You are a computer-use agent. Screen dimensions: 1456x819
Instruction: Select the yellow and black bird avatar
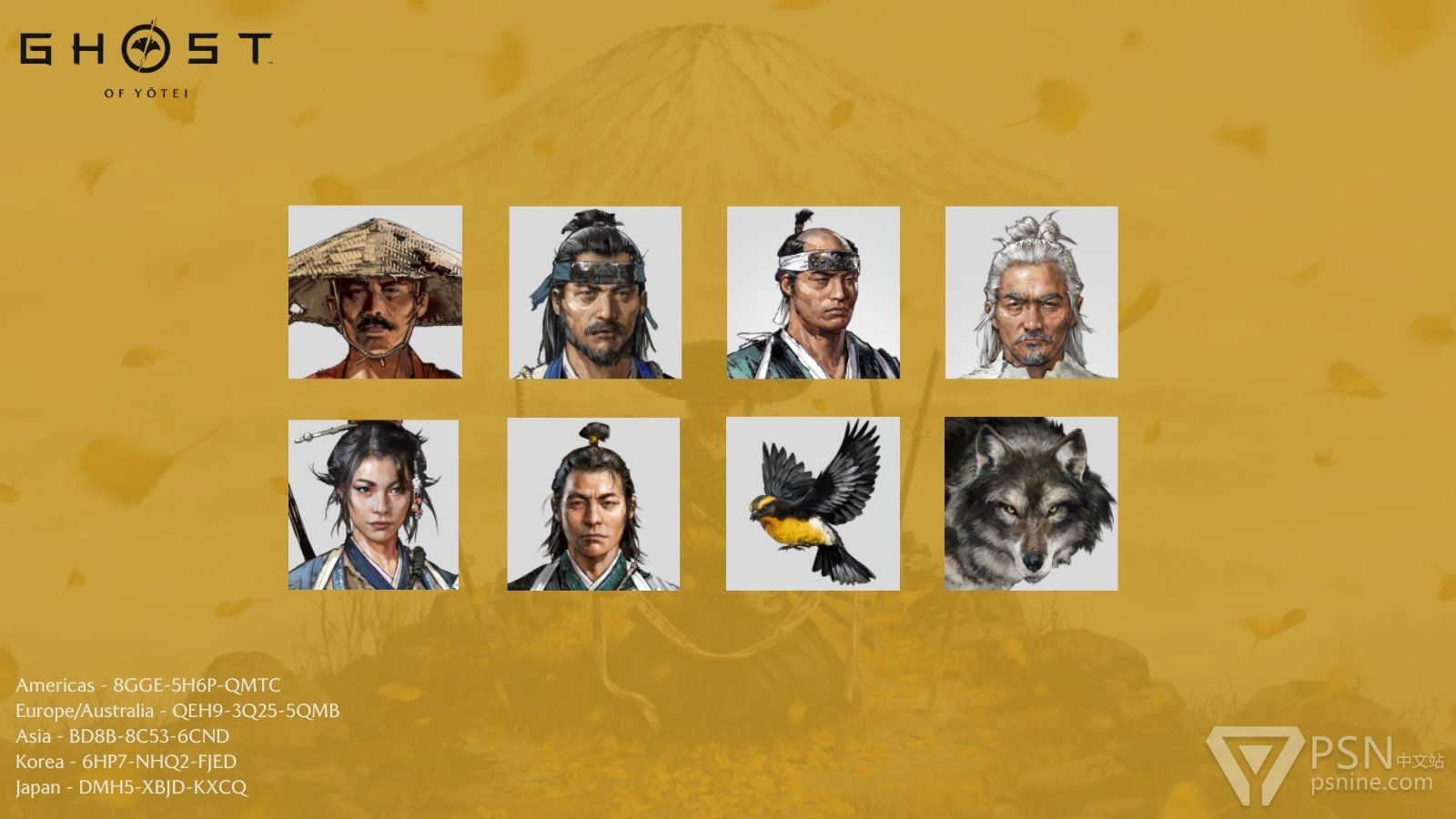coord(813,504)
